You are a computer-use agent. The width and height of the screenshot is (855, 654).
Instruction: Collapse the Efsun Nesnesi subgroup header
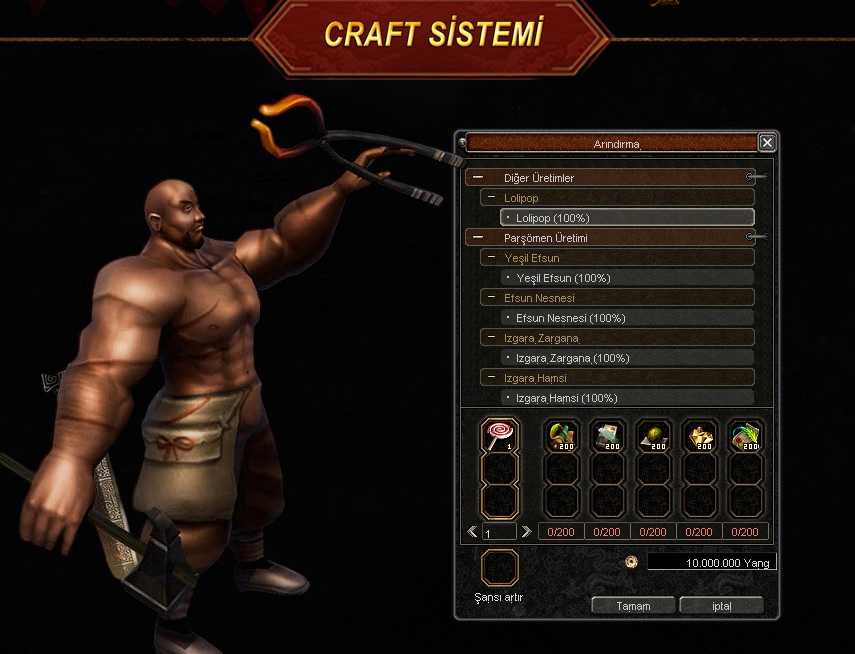click(491, 298)
